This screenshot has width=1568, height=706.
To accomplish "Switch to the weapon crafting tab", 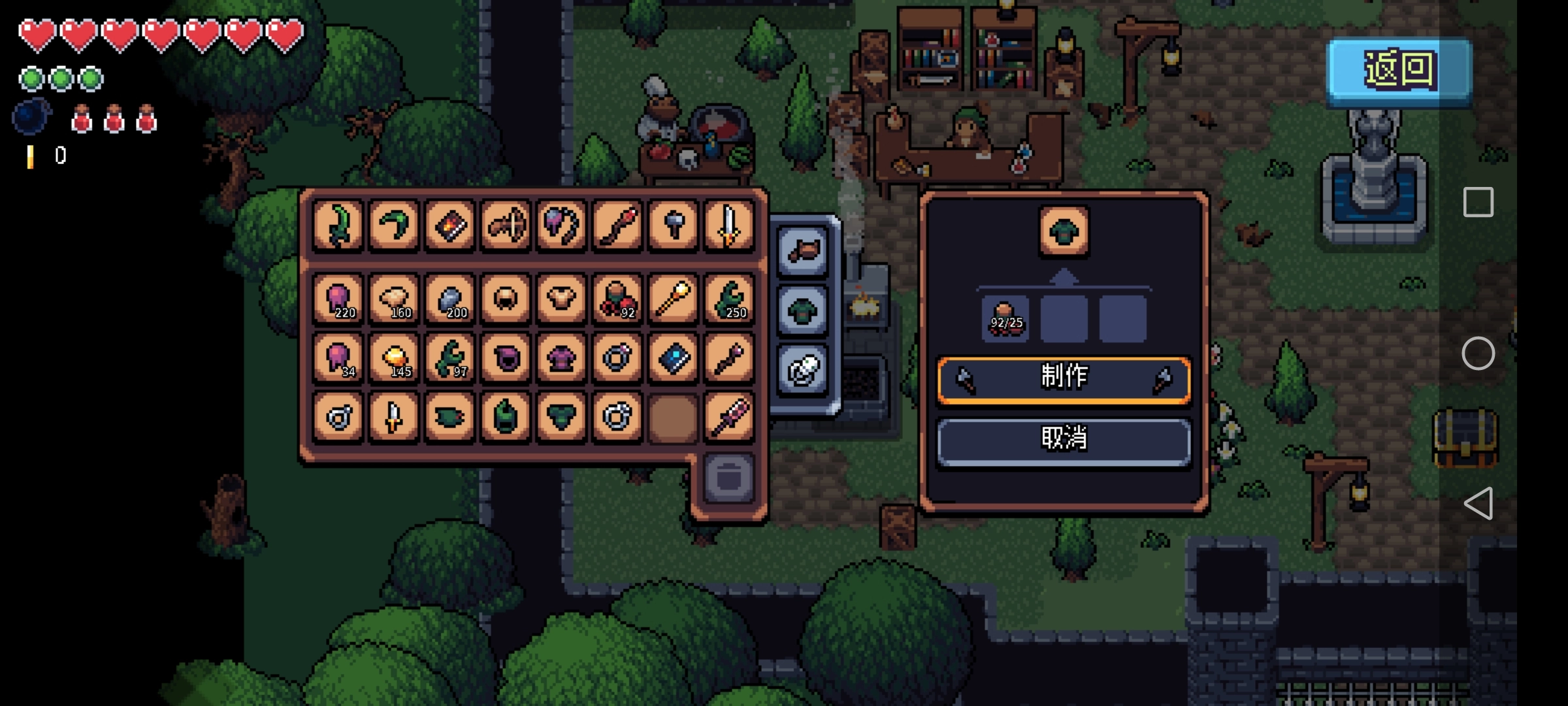I will click(x=803, y=252).
